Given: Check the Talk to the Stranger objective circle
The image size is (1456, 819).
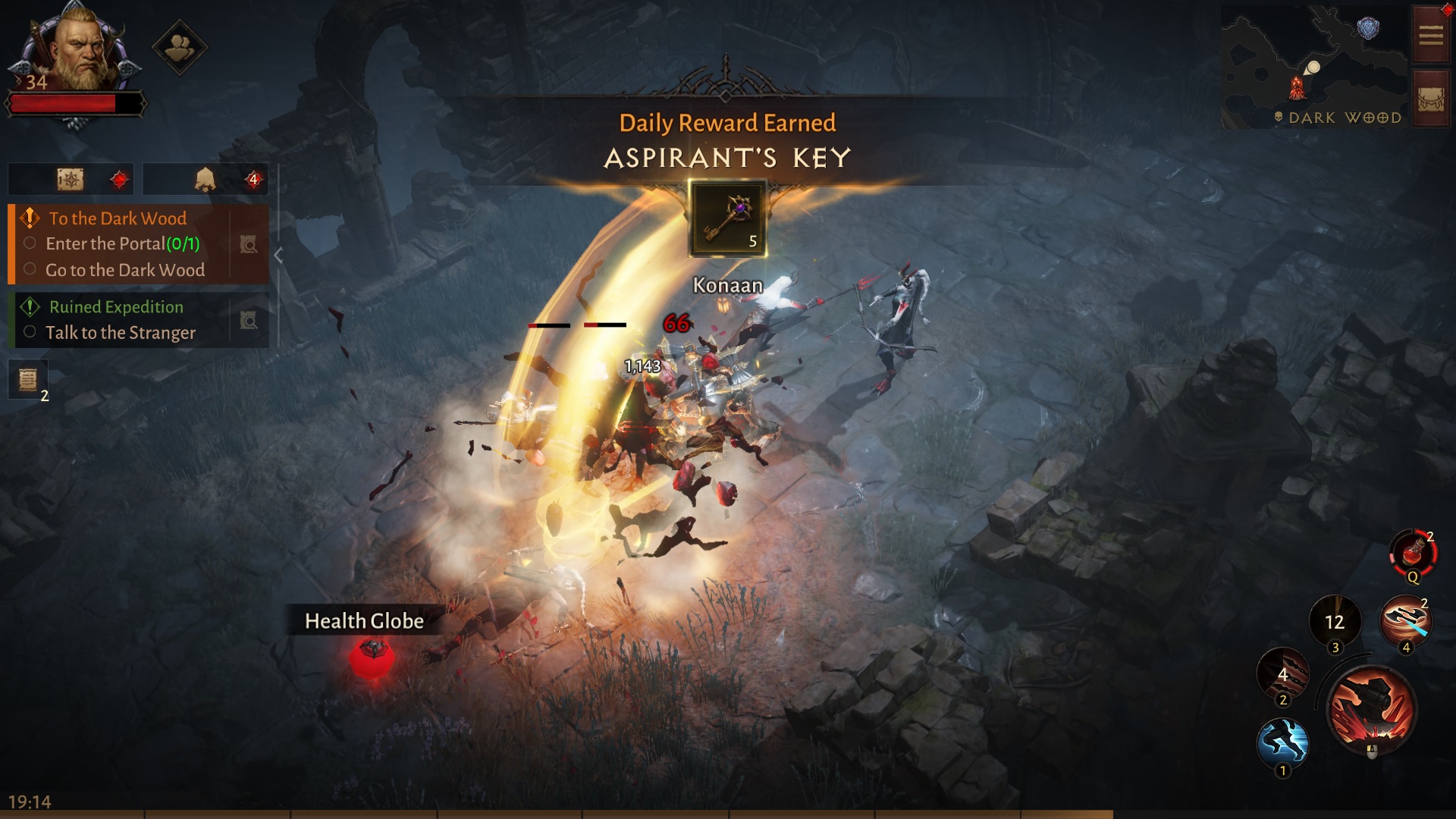Looking at the screenshot, I should pyautogui.click(x=29, y=332).
